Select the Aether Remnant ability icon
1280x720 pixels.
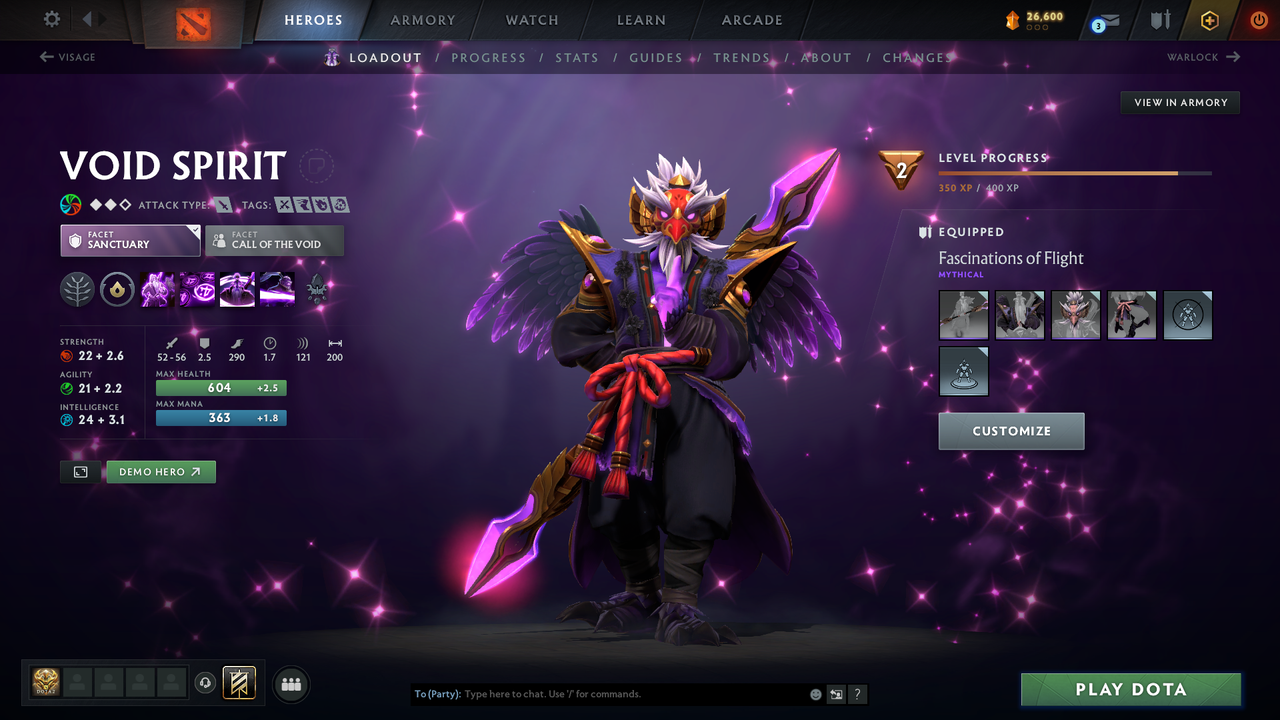click(157, 289)
